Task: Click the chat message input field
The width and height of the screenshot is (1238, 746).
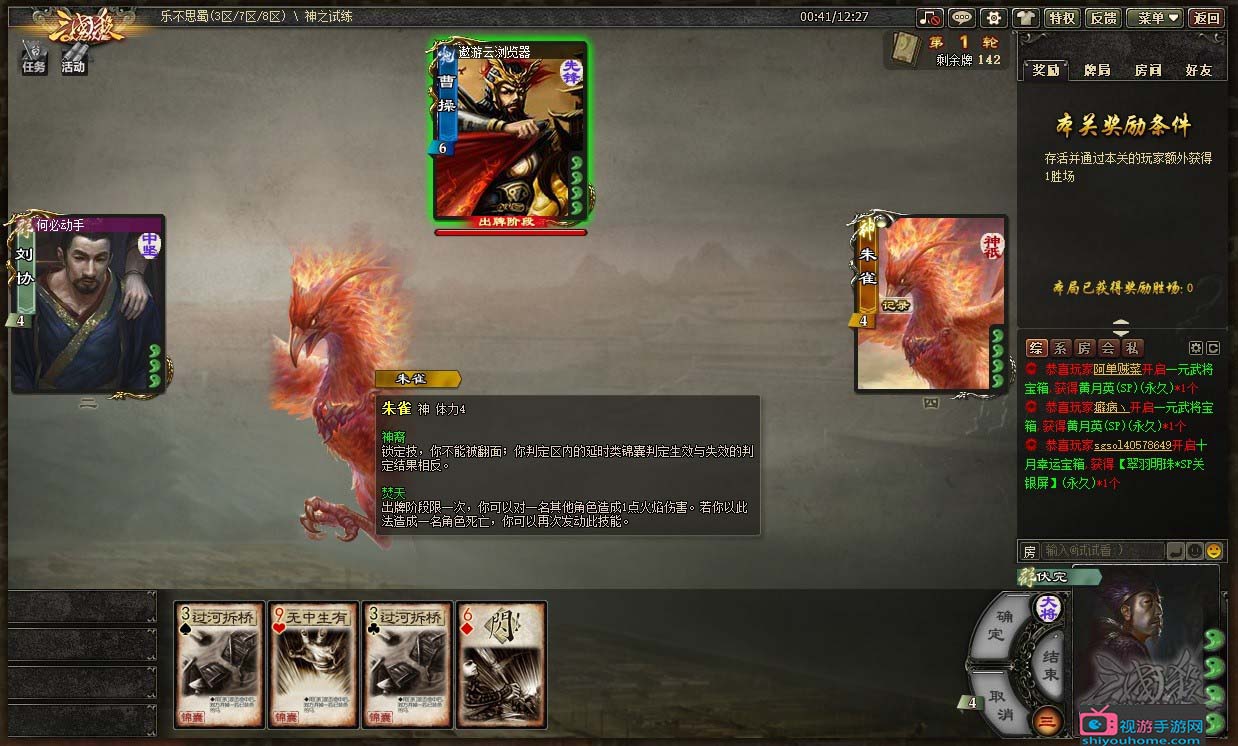Action: [x=1102, y=551]
